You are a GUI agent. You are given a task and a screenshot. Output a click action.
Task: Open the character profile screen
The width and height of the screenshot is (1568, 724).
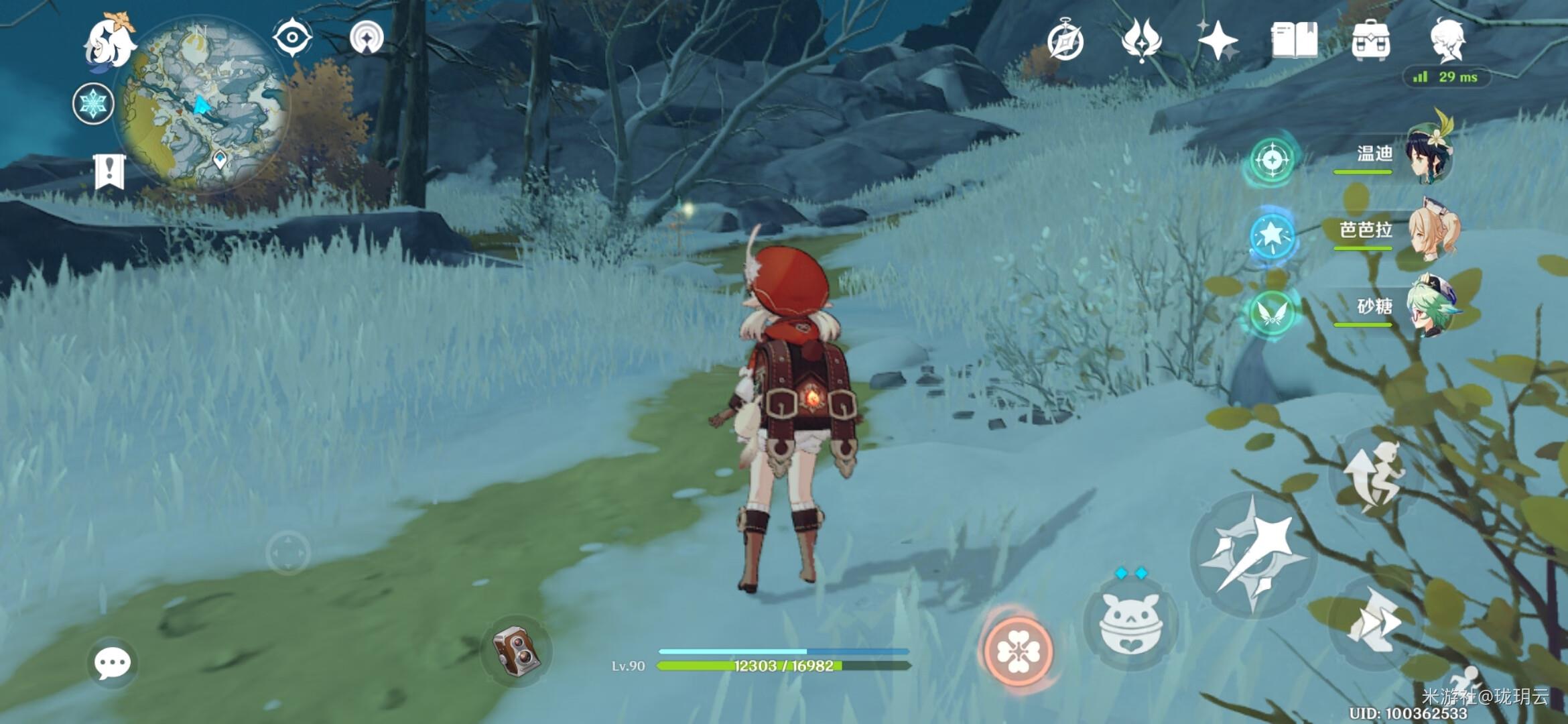pos(1447,40)
